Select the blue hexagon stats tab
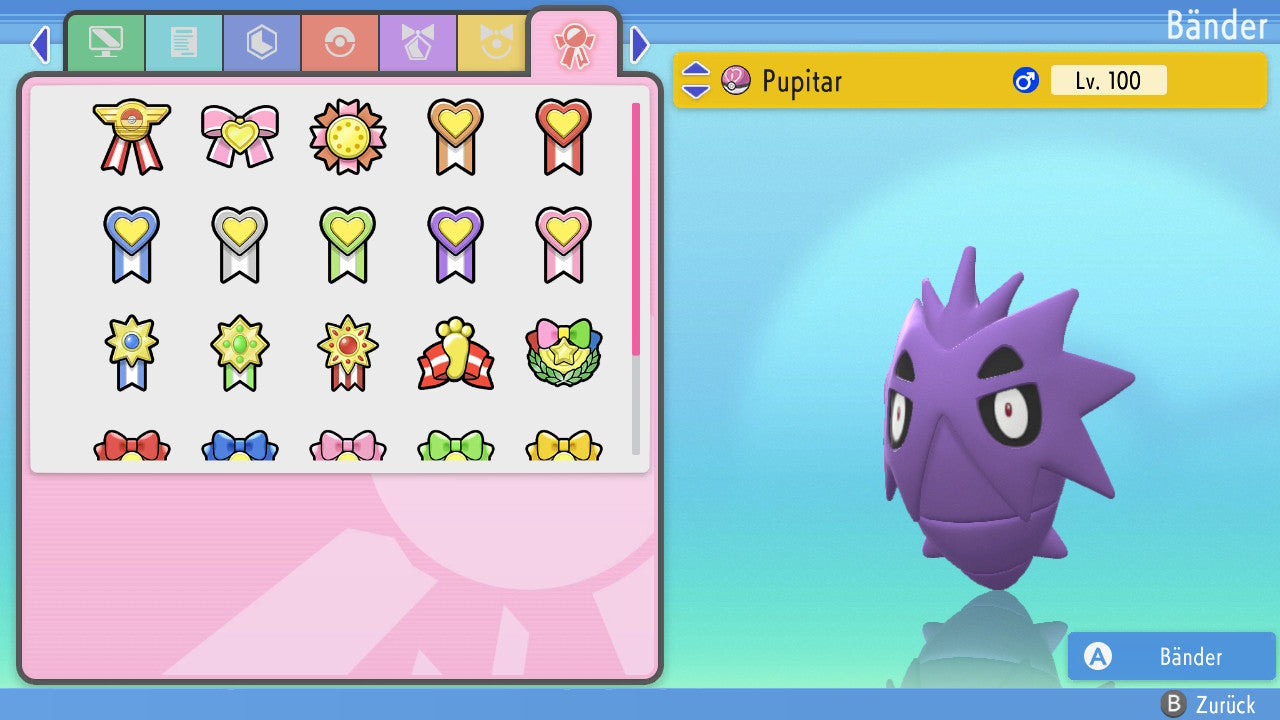This screenshot has width=1280, height=720. pyautogui.click(x=262, y=43)
